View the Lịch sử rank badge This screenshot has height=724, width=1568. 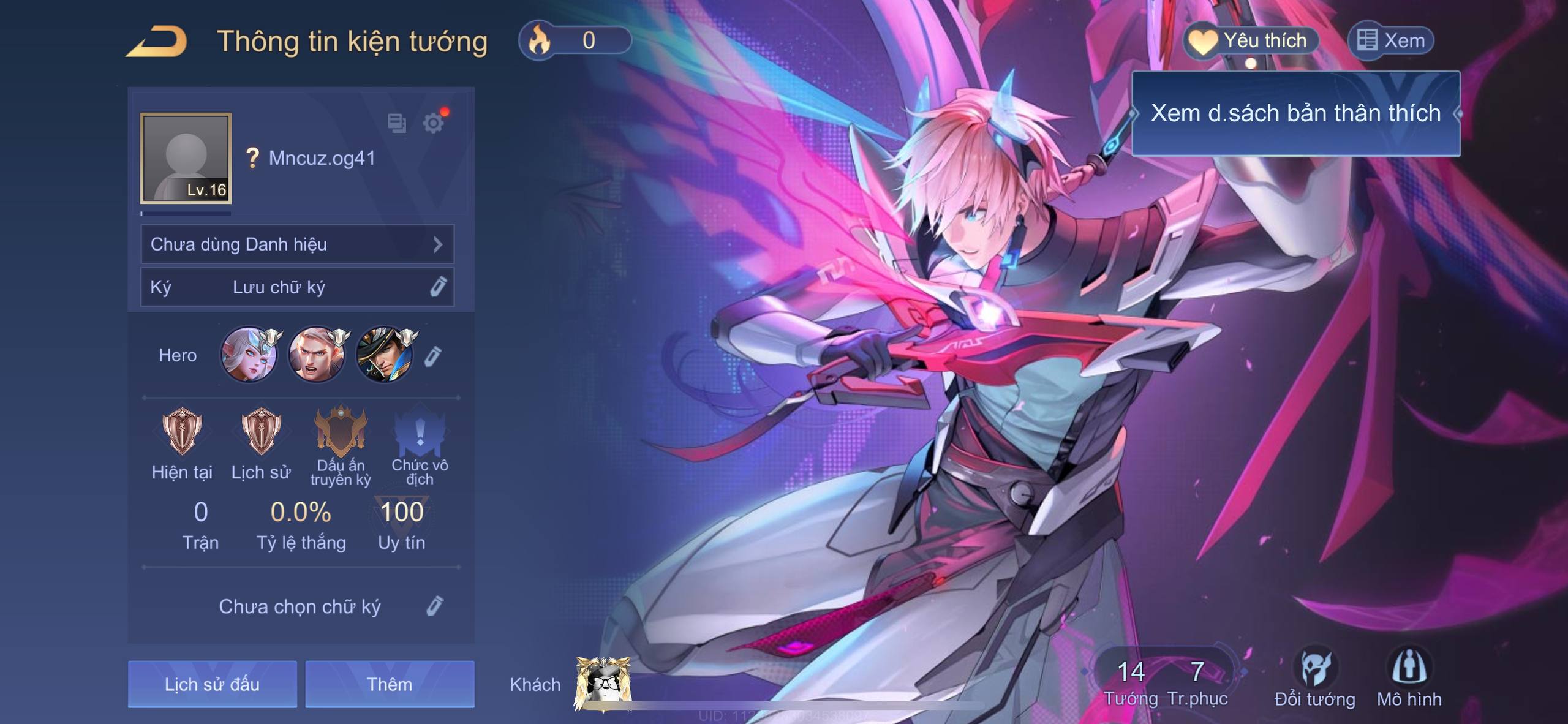pyautogui.click(x=261, y=431)
